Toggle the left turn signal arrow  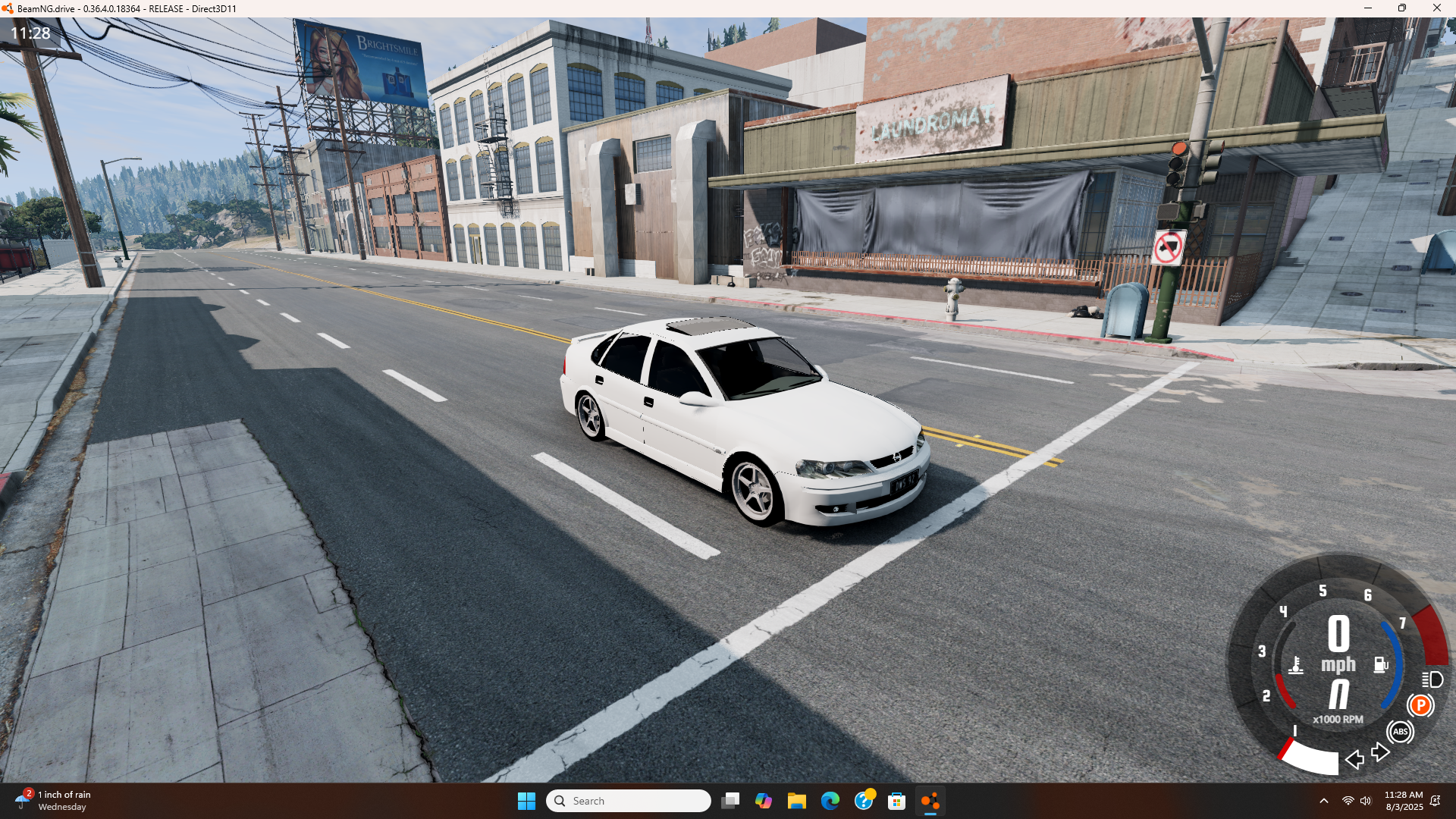click(x=1354, y=759)
